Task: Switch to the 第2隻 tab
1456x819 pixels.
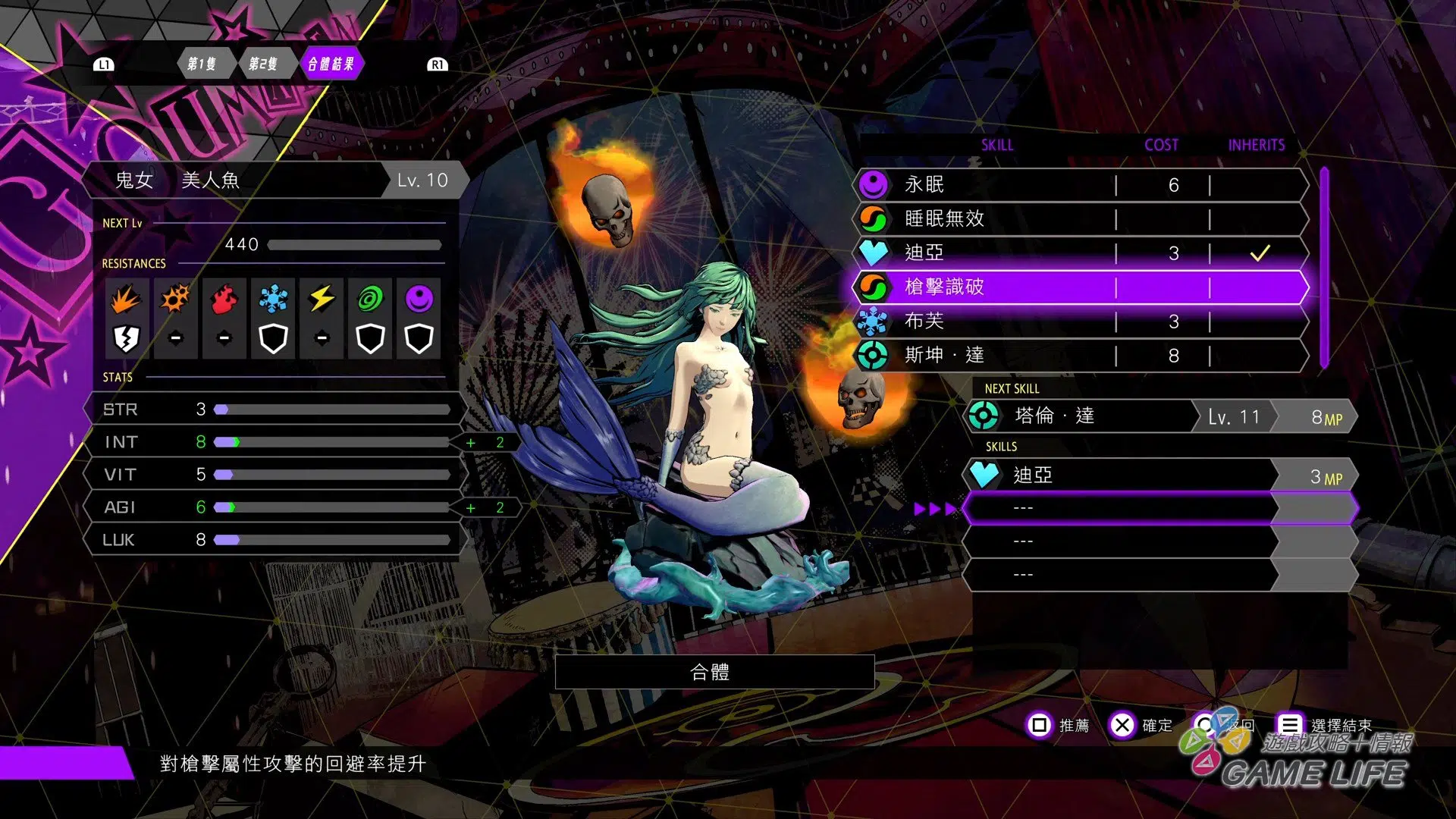Action: click(x=263, y=64)
